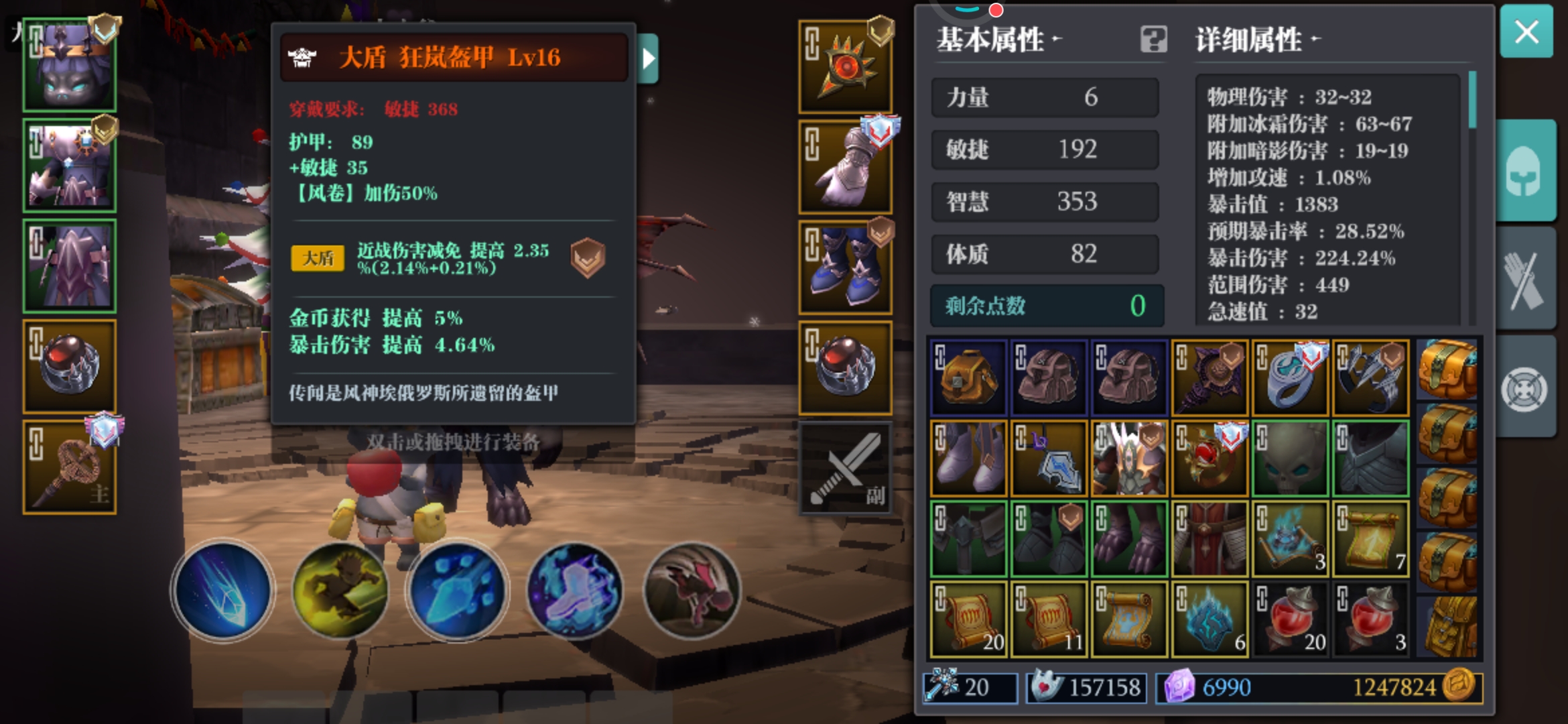1568x724 pixels.
Task: Click the blue arrow beside the armor tooltip
Action: coord(647,58)
